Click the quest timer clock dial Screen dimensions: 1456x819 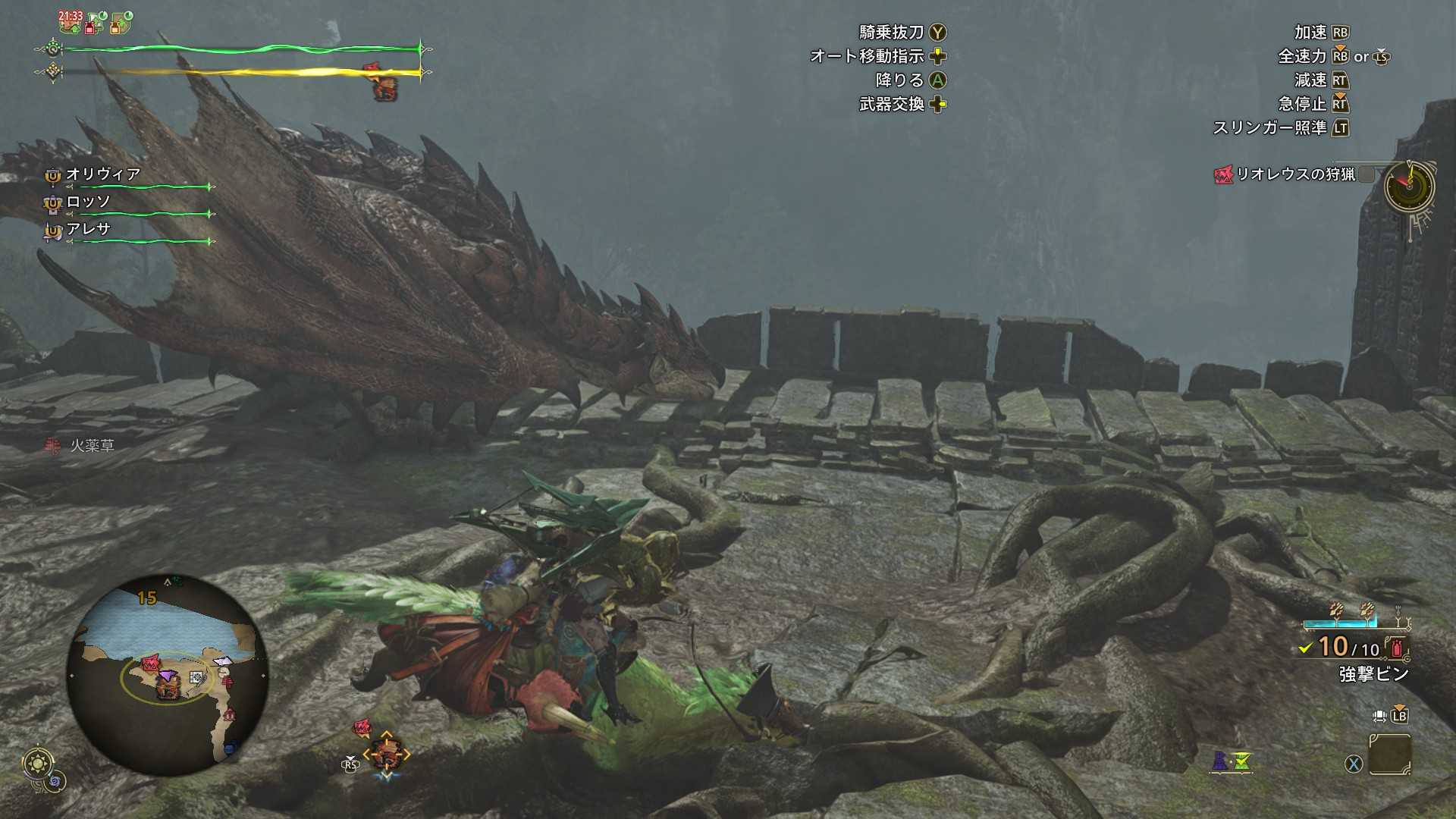1409,187
